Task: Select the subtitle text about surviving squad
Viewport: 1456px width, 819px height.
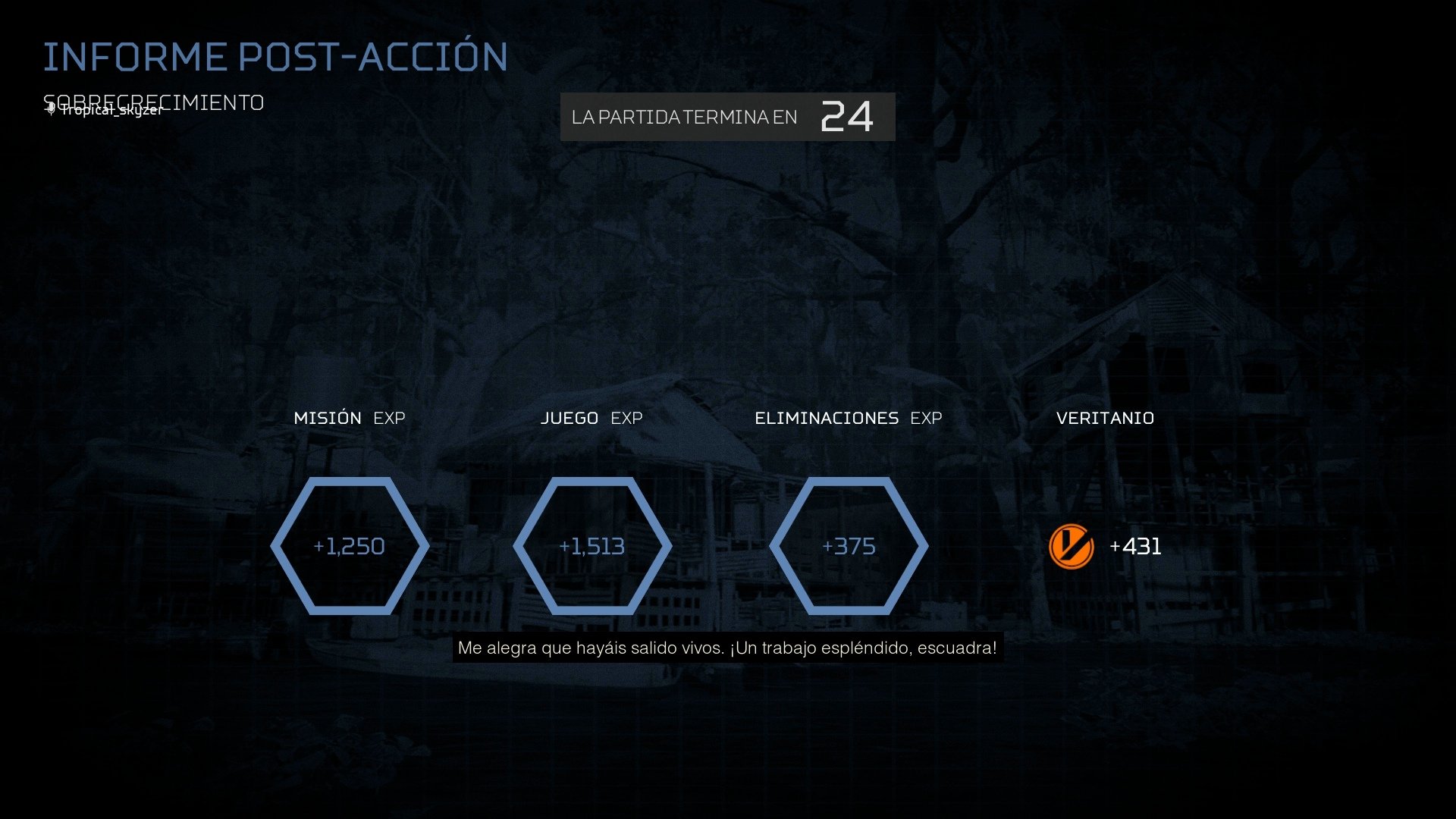Action: (x=728, y=648)
